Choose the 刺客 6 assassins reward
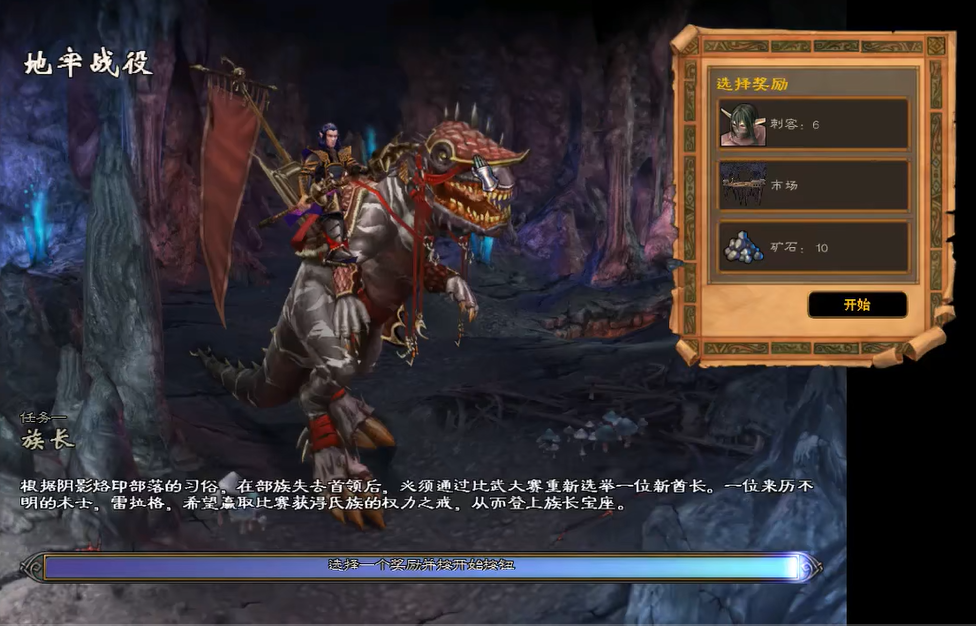The image size is (976, 626). click(x=812, y=124)
